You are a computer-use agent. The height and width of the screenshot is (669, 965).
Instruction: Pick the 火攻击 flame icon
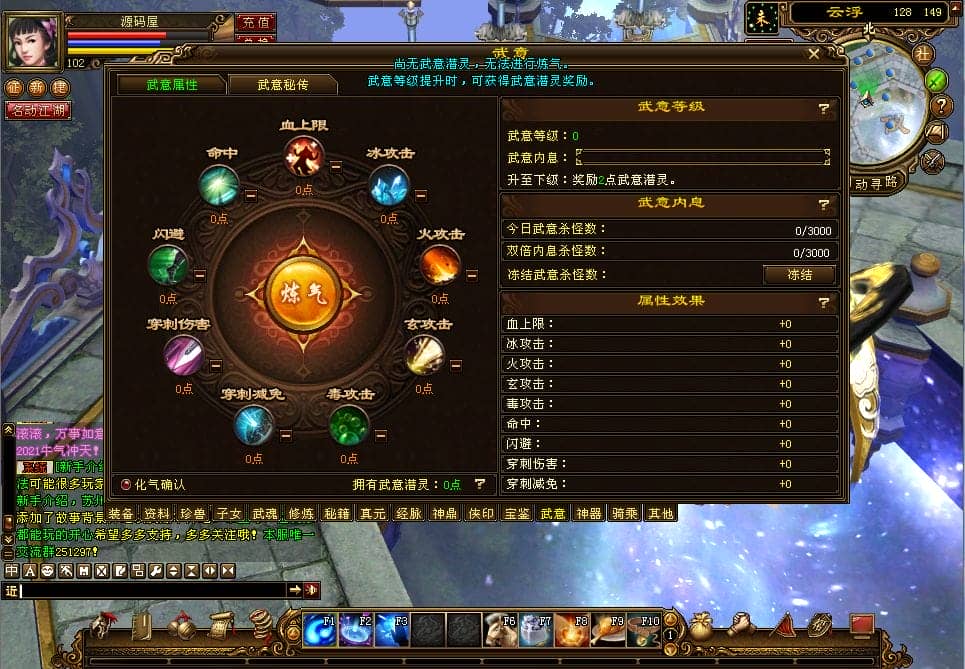(x=440, y=265)
